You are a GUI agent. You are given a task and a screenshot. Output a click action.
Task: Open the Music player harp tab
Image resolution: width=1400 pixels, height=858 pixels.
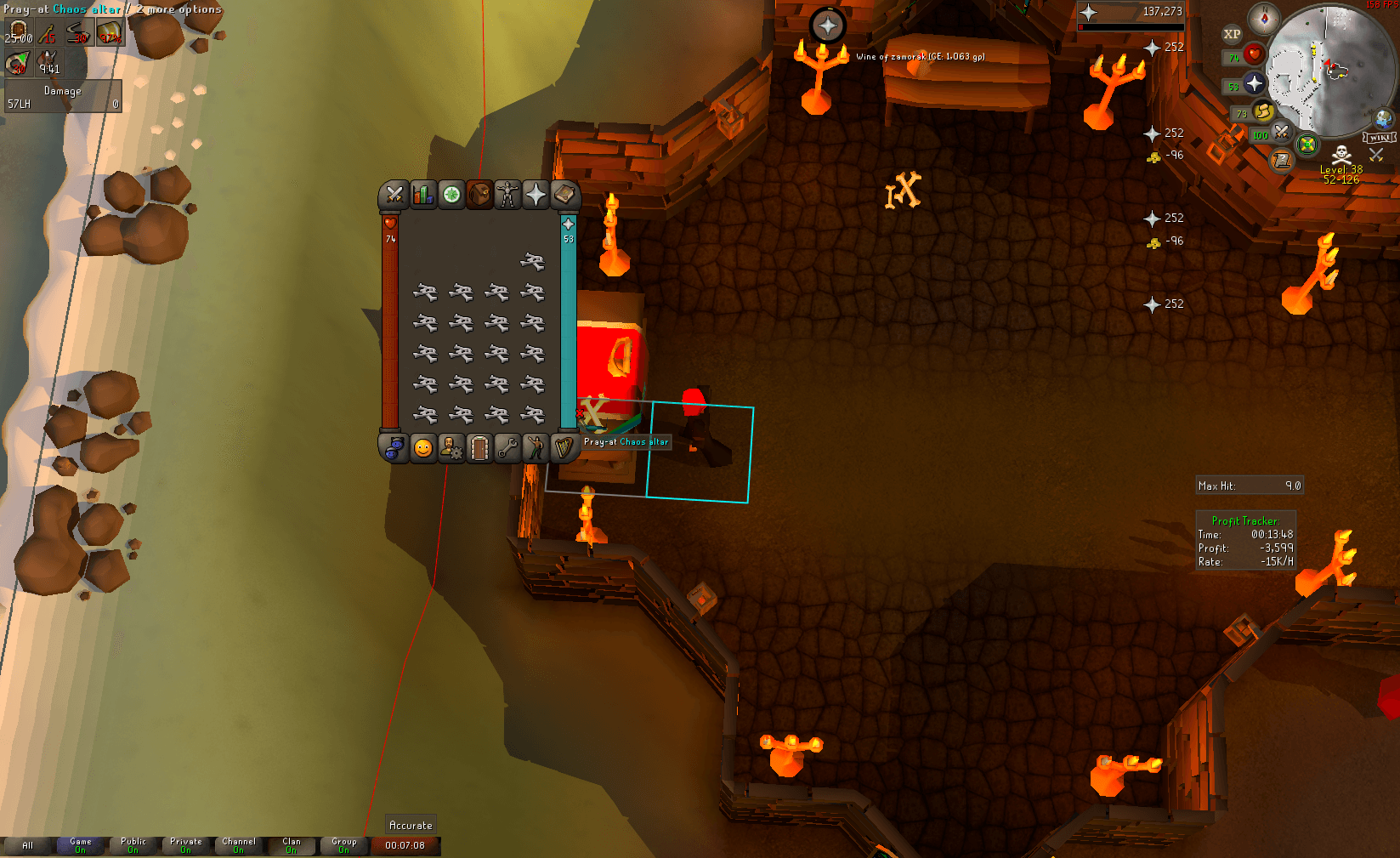coord(563,449)
